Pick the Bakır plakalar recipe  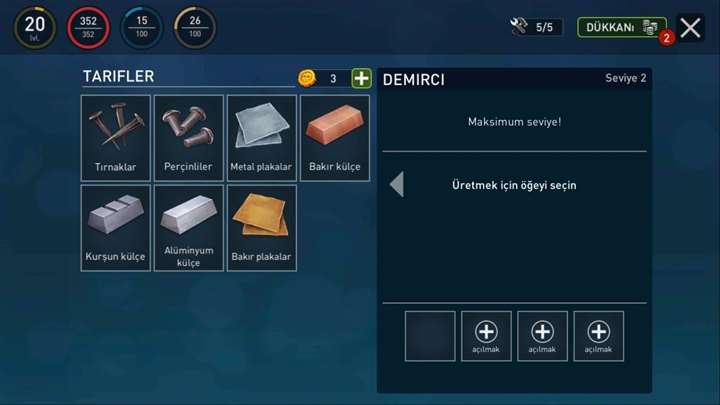[262, 227]
